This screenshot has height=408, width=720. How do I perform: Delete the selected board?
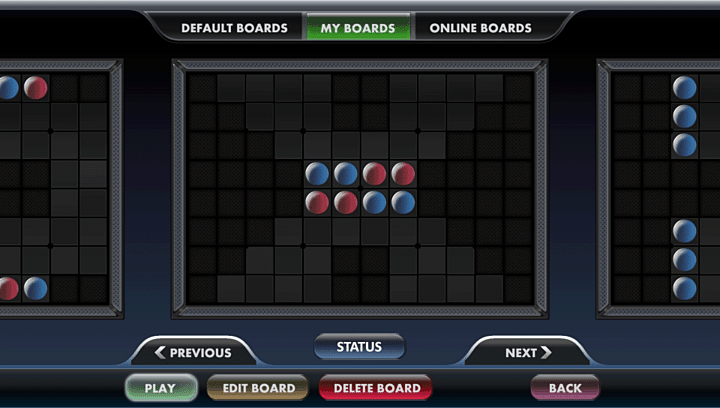coord(376,388)
